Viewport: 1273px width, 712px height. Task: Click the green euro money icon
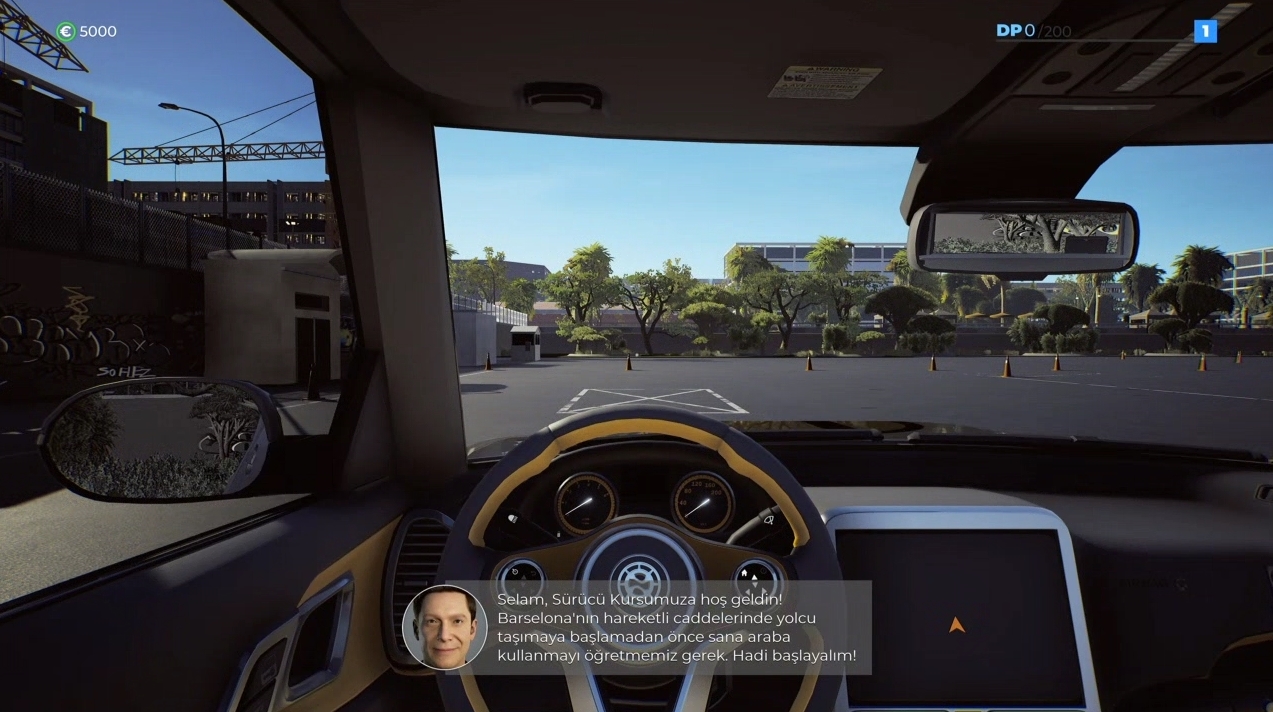tap(66, 31)
